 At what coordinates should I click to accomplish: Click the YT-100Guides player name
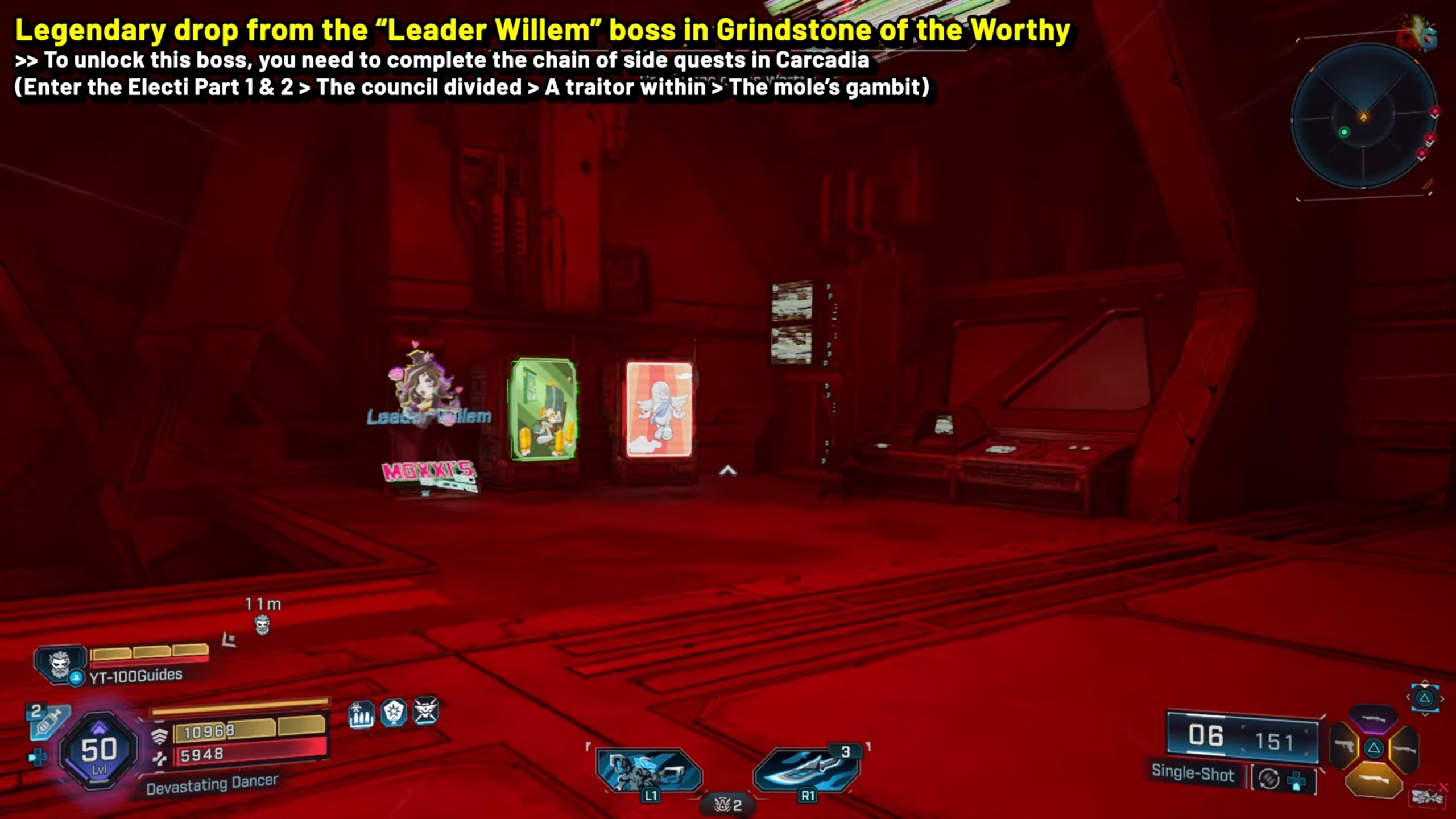coord(136,677)
